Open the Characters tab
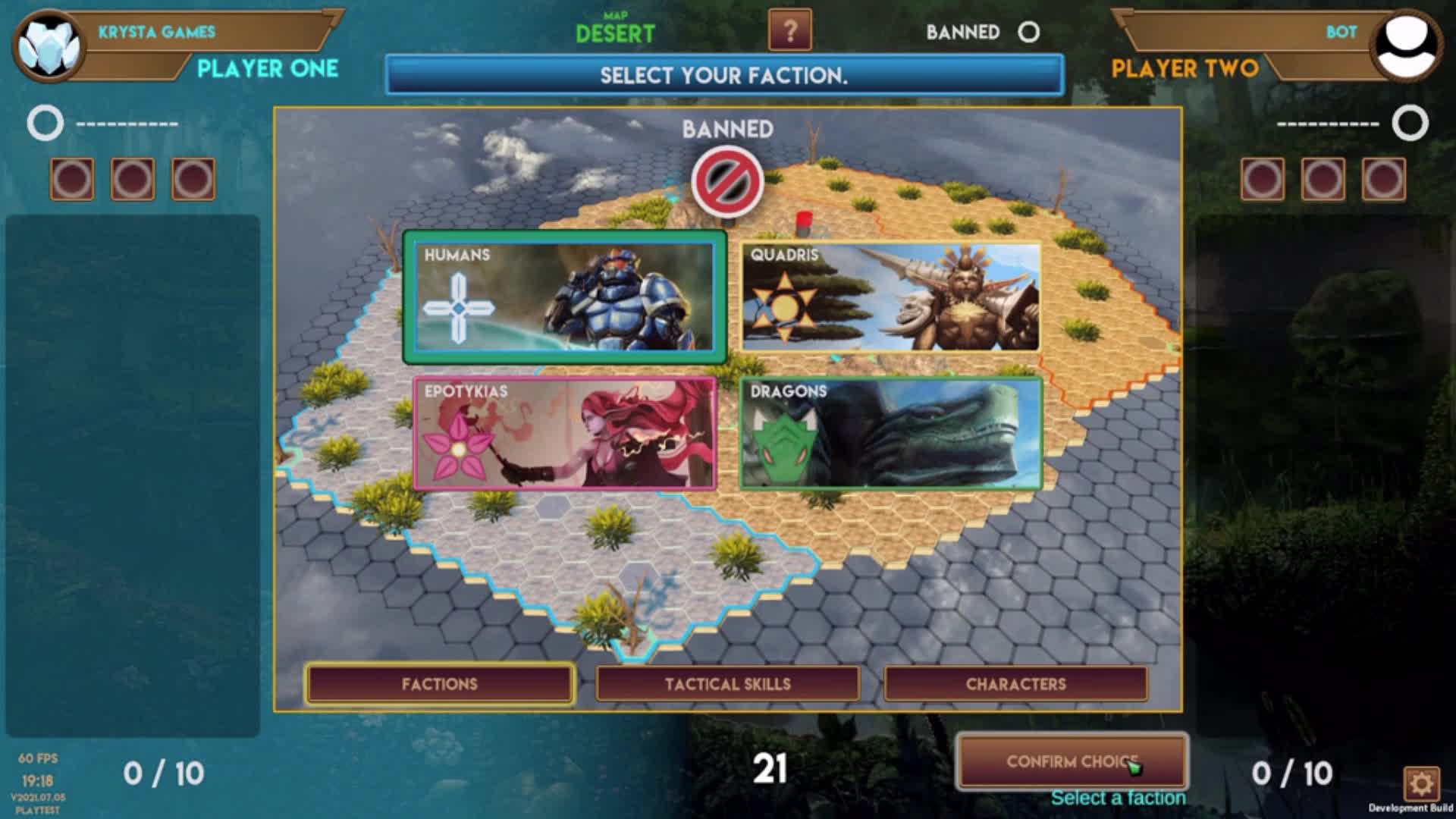 [1016, 683]
